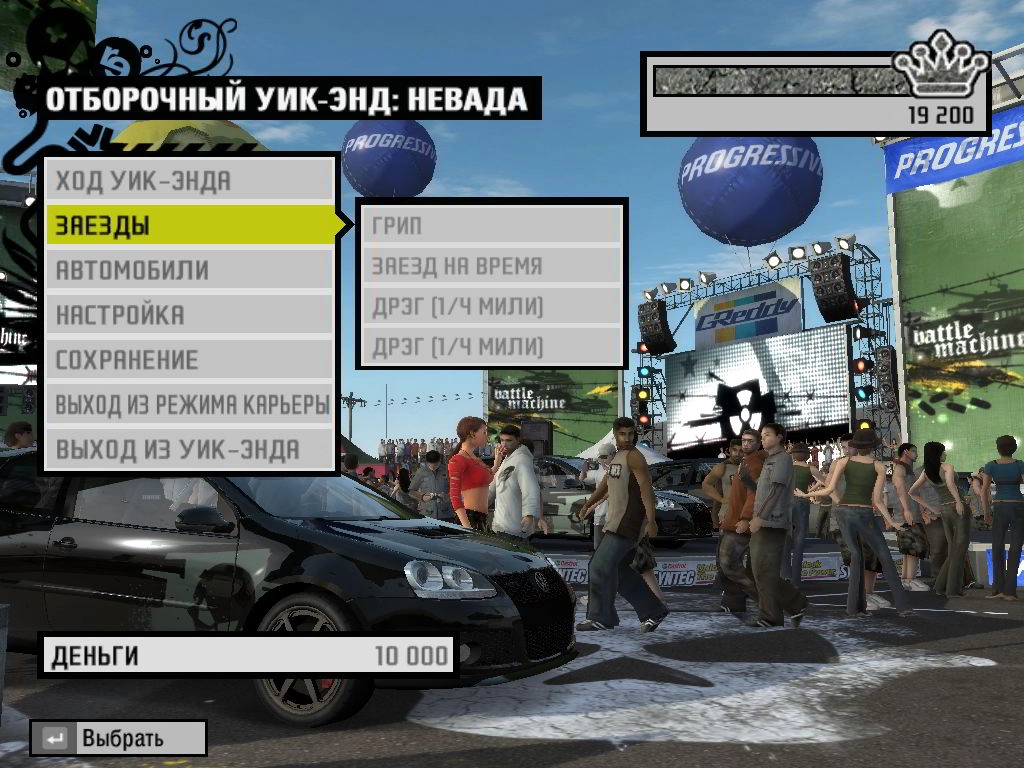Select ВЫХОД ИЗ РЕЖИМА КАРЬЕРЫ

pyautogui.click(x=190, y=405)
